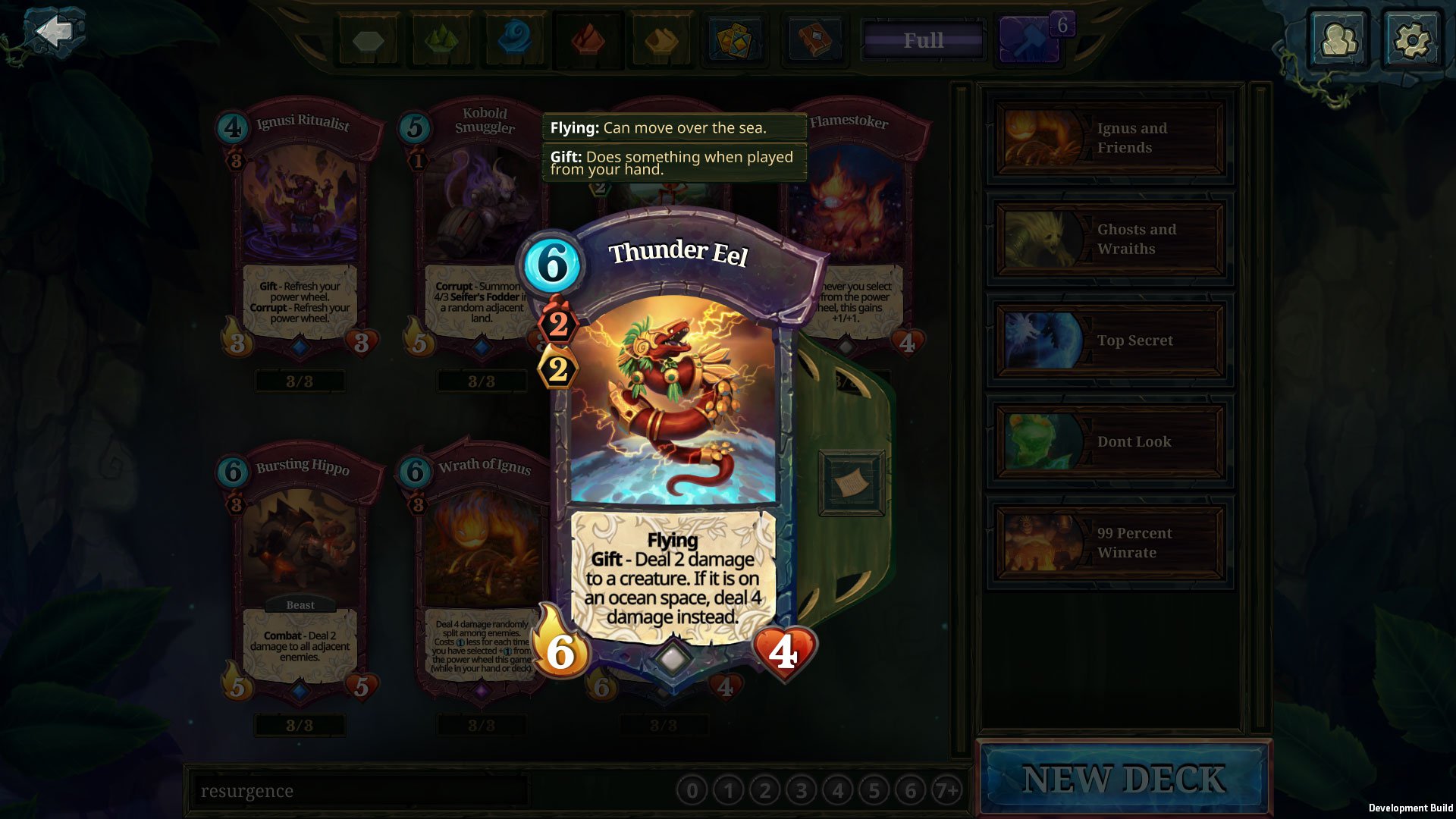Open the friends list icon
This screenshot has width=1456, height=819.
[x=1338, y=39]
